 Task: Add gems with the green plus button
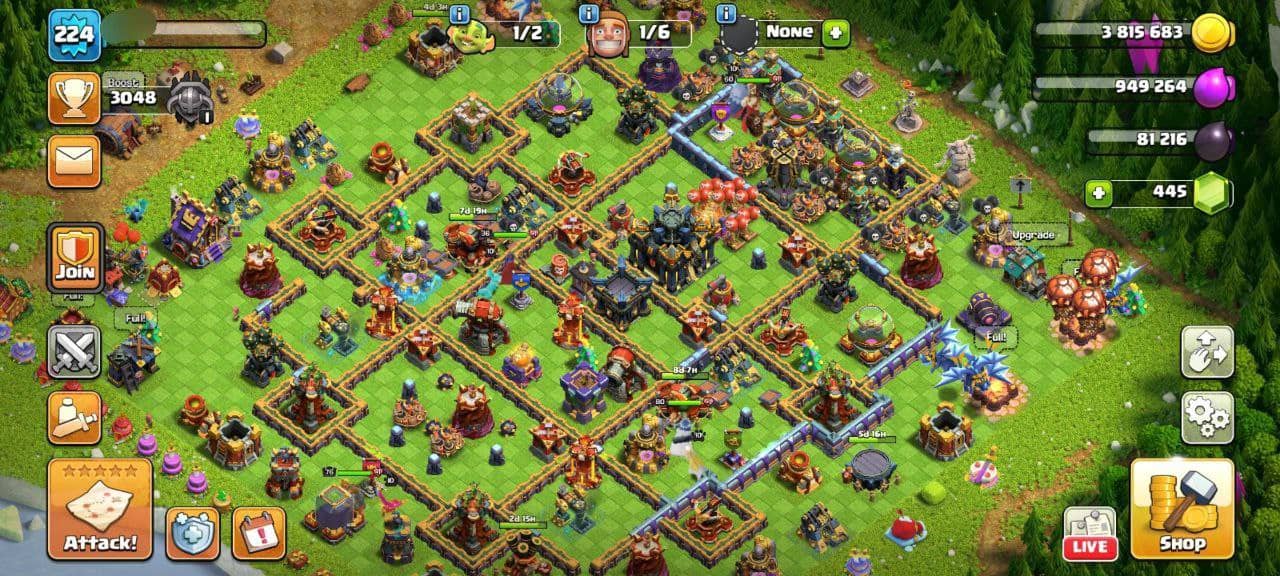click(1099, 193)
